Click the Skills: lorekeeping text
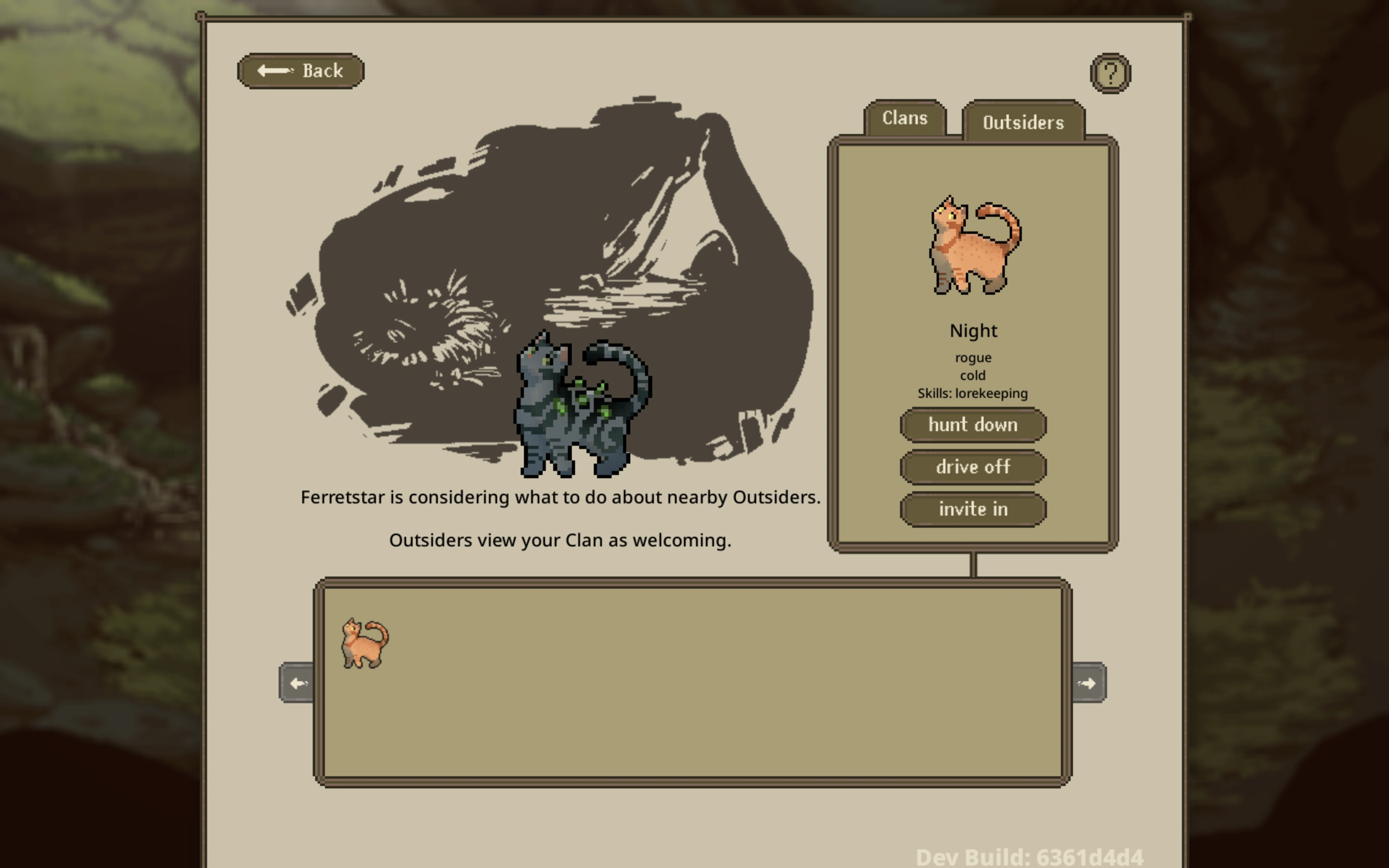Image resolution: width=1389 pixels, height=868 pixels. click(973, 393)
